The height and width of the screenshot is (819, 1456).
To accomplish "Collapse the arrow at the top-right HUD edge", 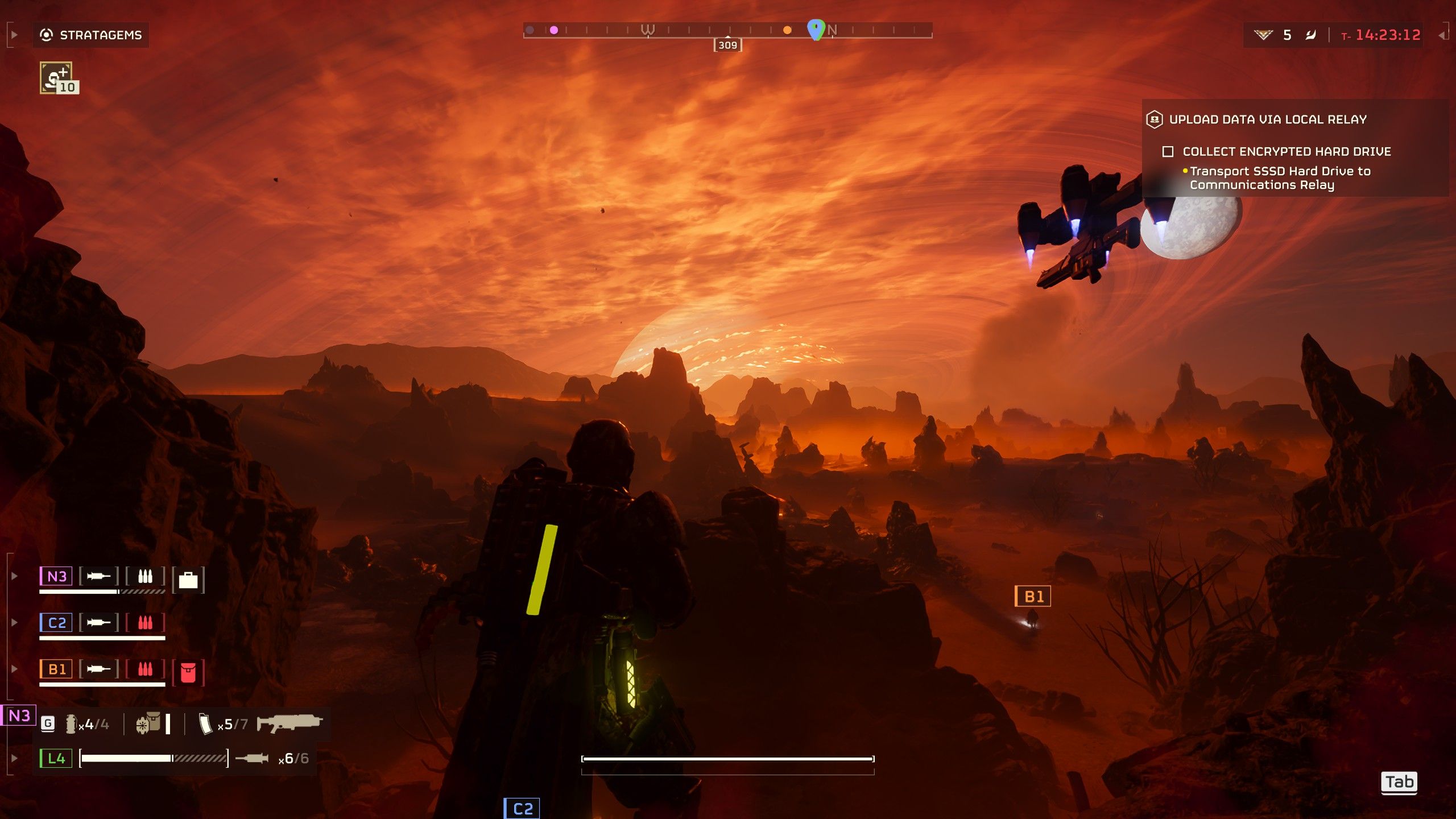I will click(x=1442, y=35).
